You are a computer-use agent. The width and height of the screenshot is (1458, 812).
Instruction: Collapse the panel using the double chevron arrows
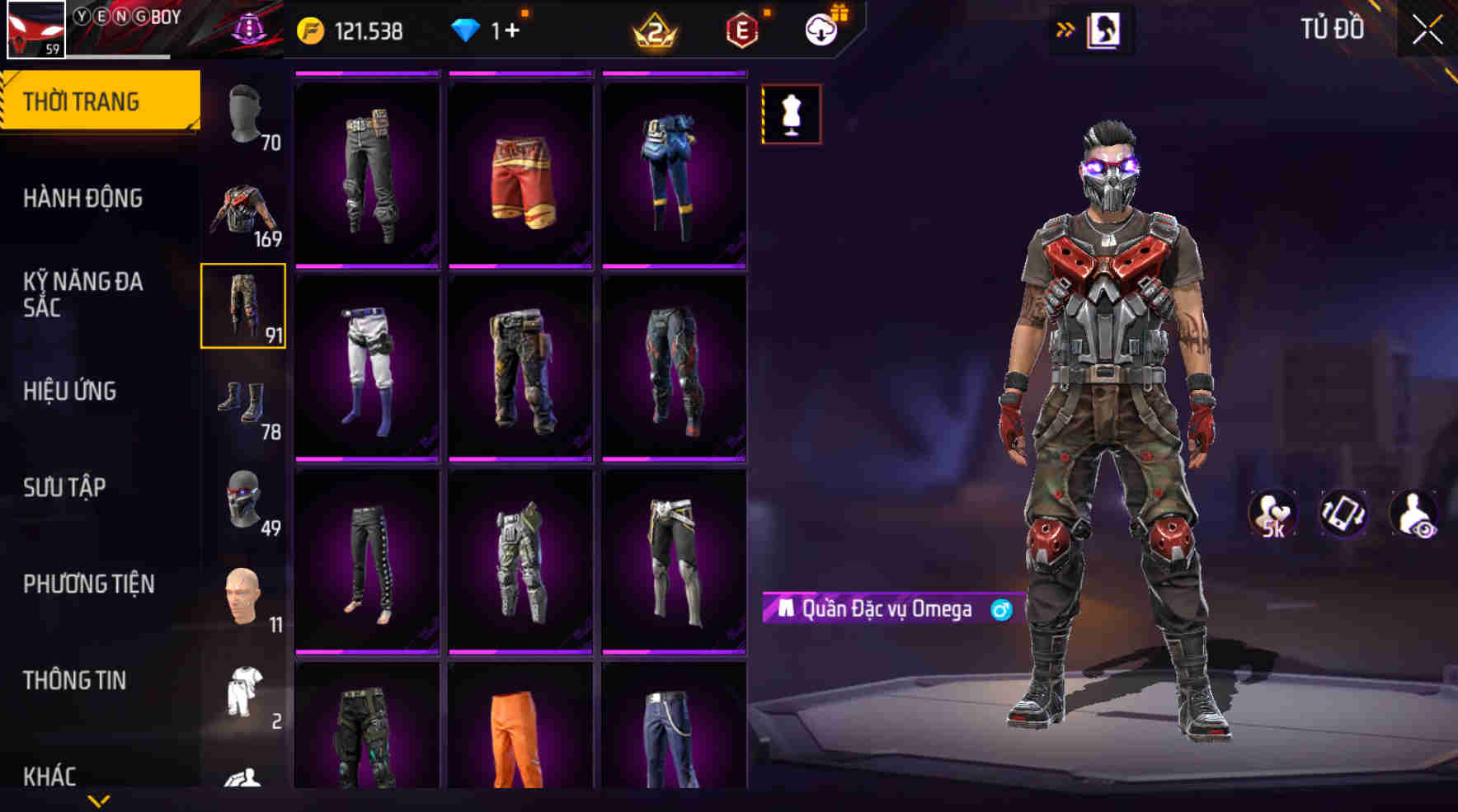1065,29
